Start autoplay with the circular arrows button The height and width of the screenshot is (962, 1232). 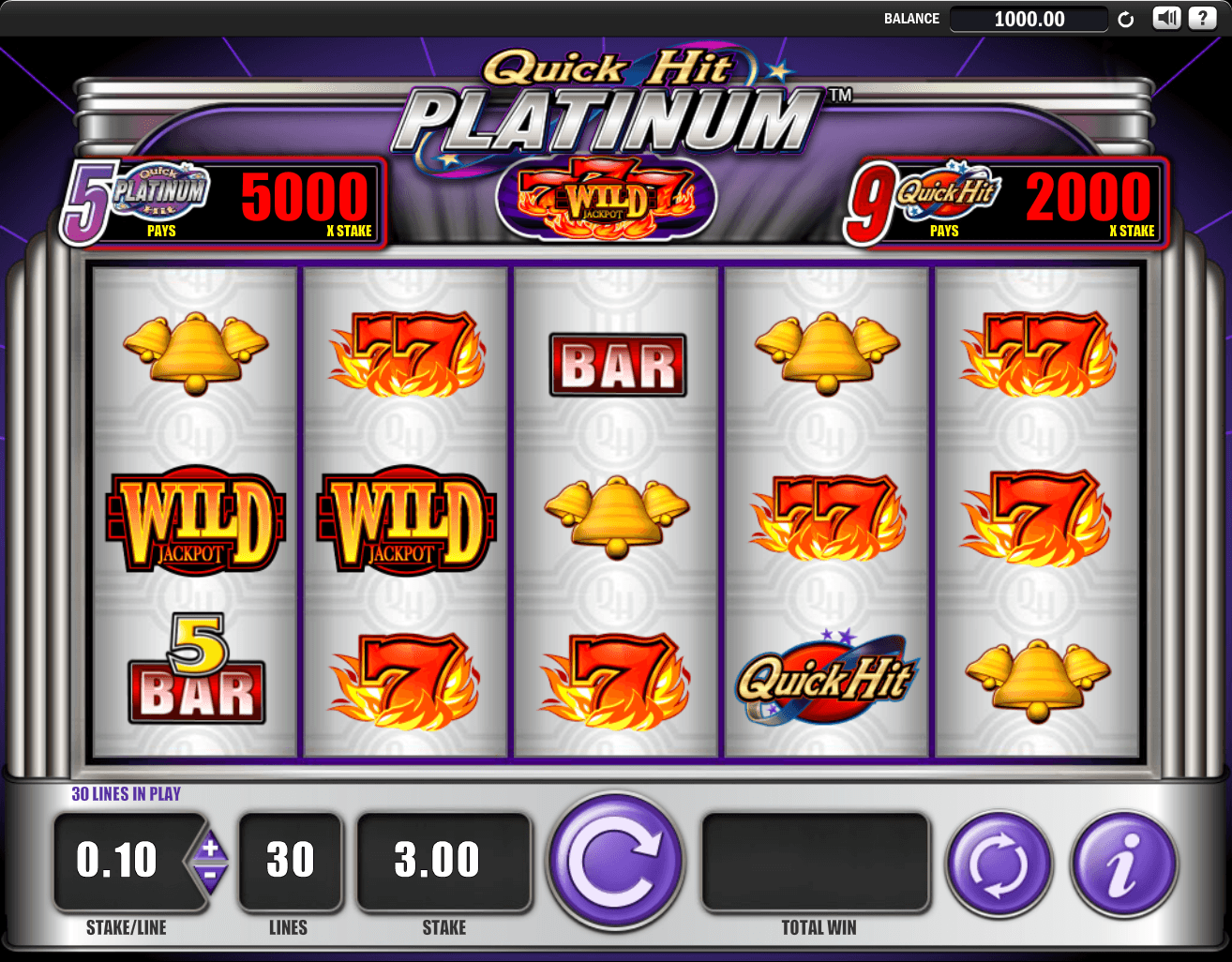[999, 862]
